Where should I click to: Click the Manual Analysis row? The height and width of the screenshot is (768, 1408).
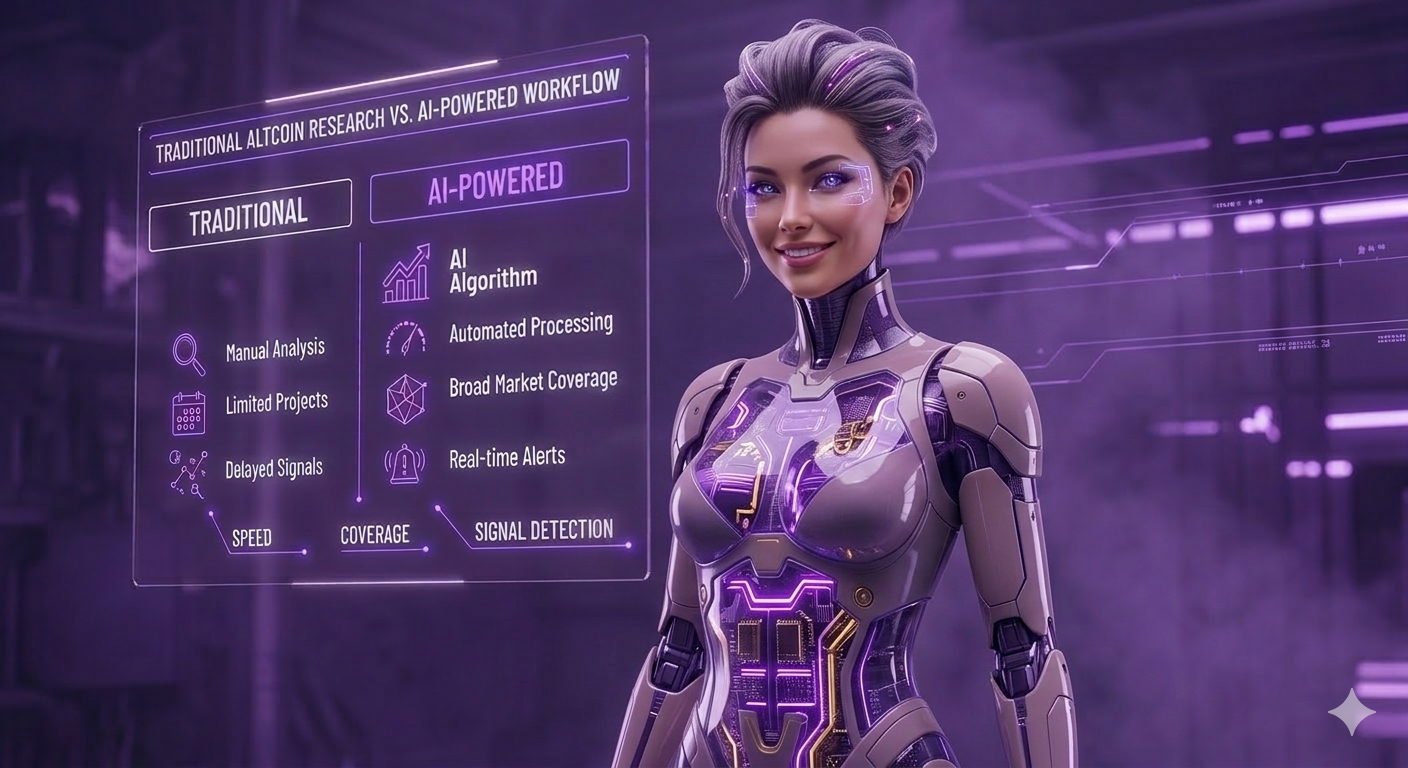click(x=275, y=350)
